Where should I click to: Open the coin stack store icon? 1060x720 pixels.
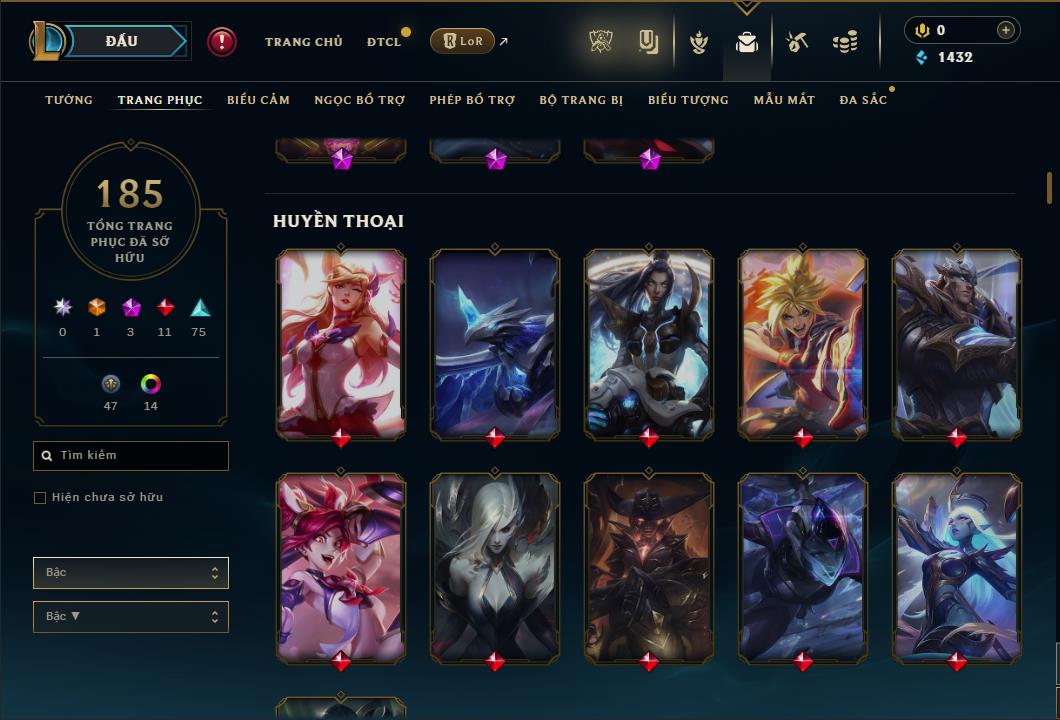(x=845, y=42)
